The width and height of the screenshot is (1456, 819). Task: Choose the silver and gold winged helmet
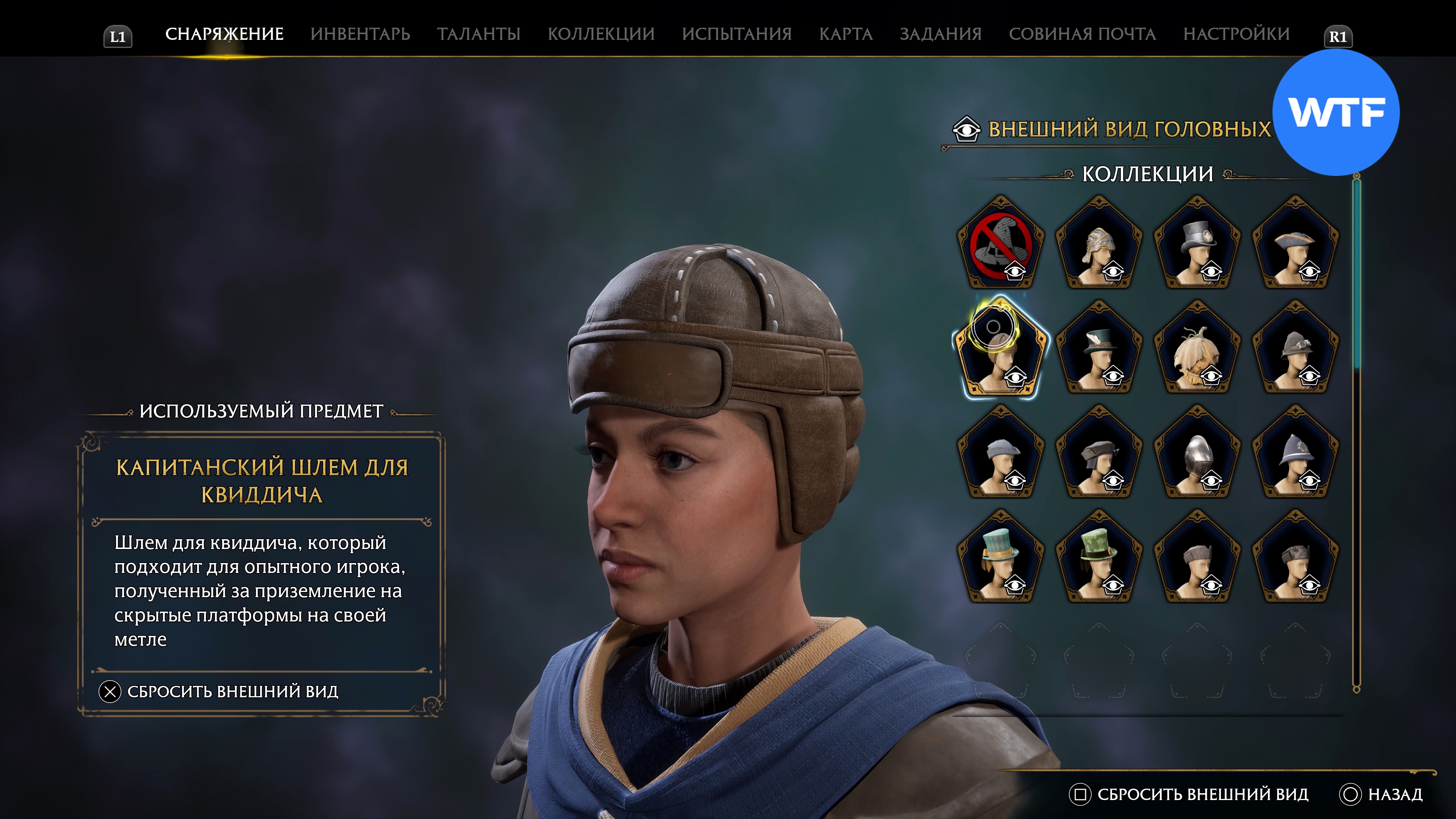[1099, 244]
